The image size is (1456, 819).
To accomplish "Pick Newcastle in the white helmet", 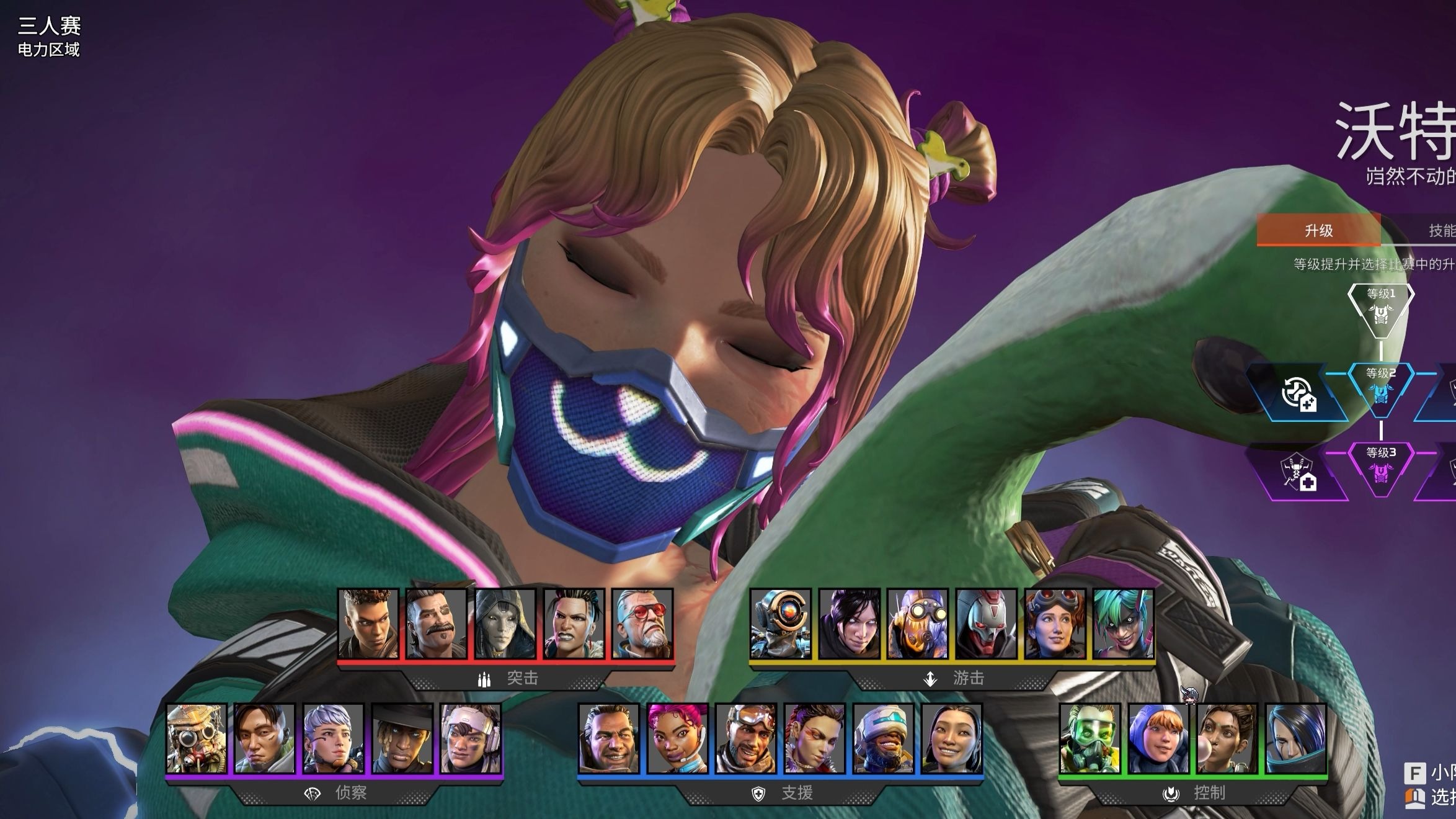I will click(883, 738).
